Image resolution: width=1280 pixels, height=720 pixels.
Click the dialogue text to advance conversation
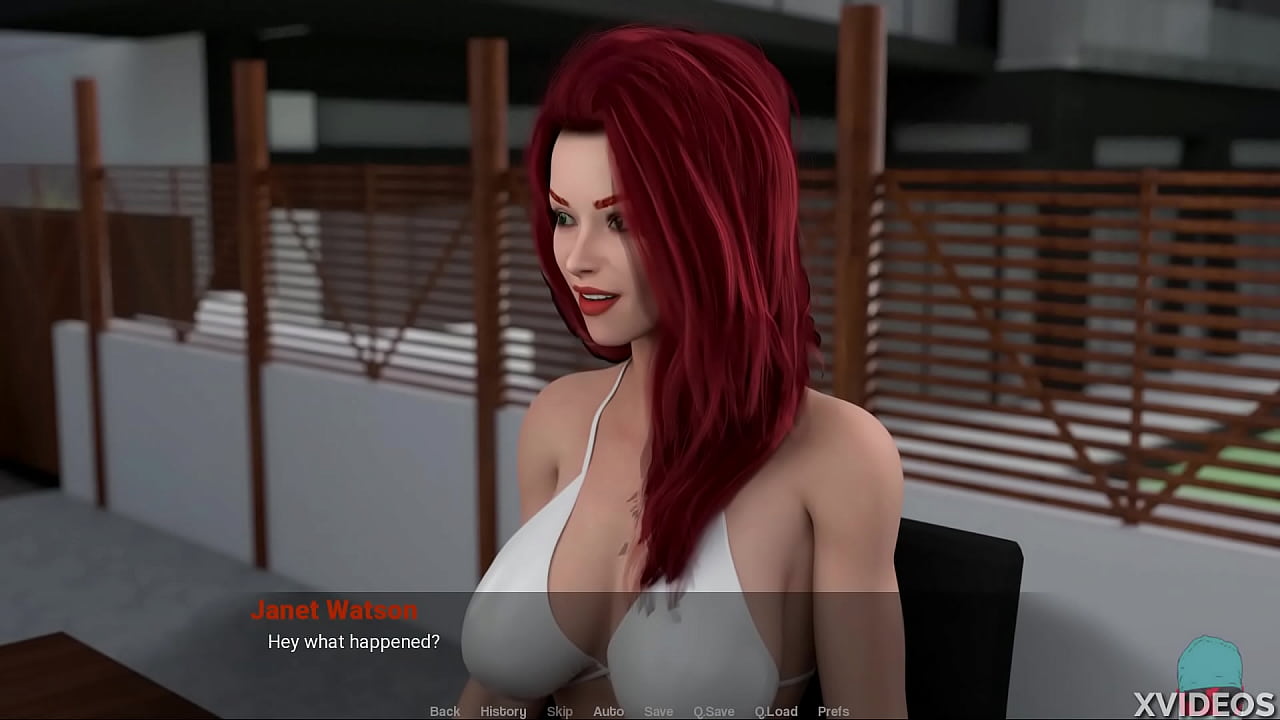(353, 642)
